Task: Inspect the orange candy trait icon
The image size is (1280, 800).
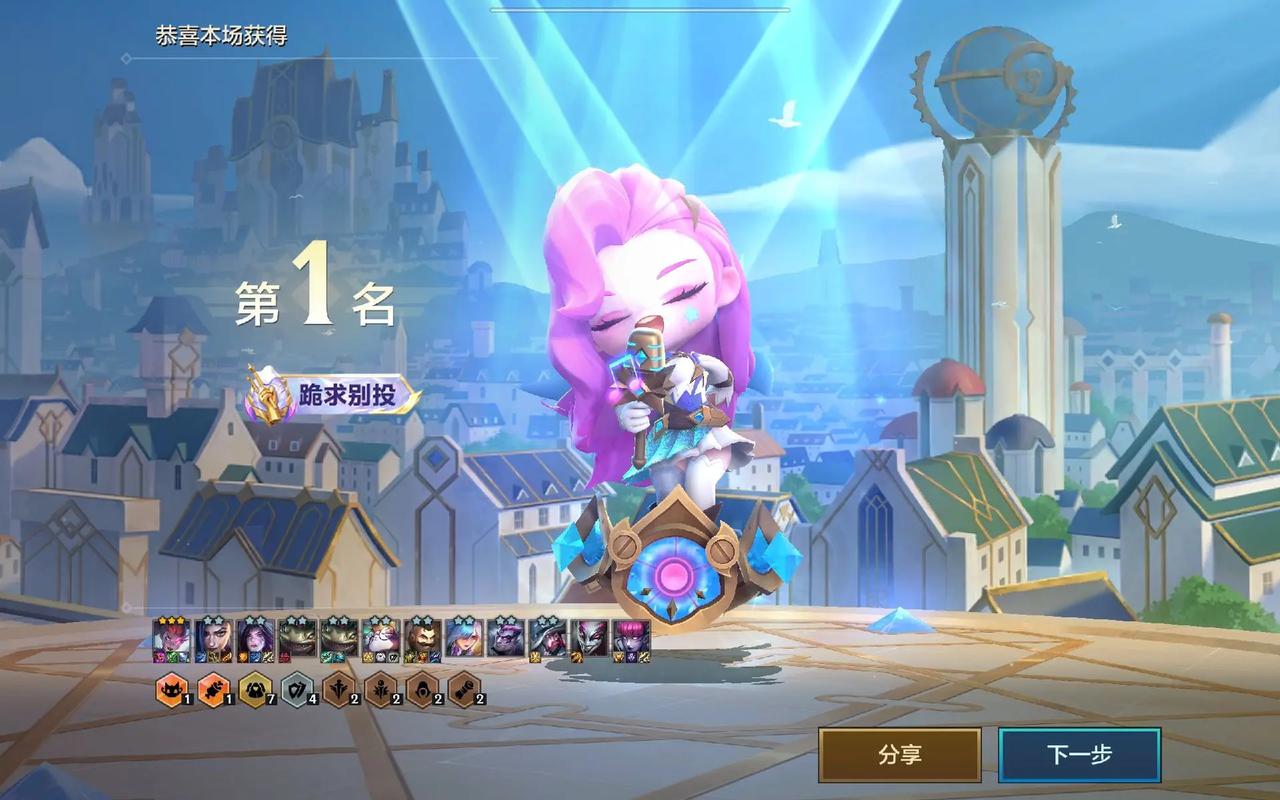Action: [213, 689]
